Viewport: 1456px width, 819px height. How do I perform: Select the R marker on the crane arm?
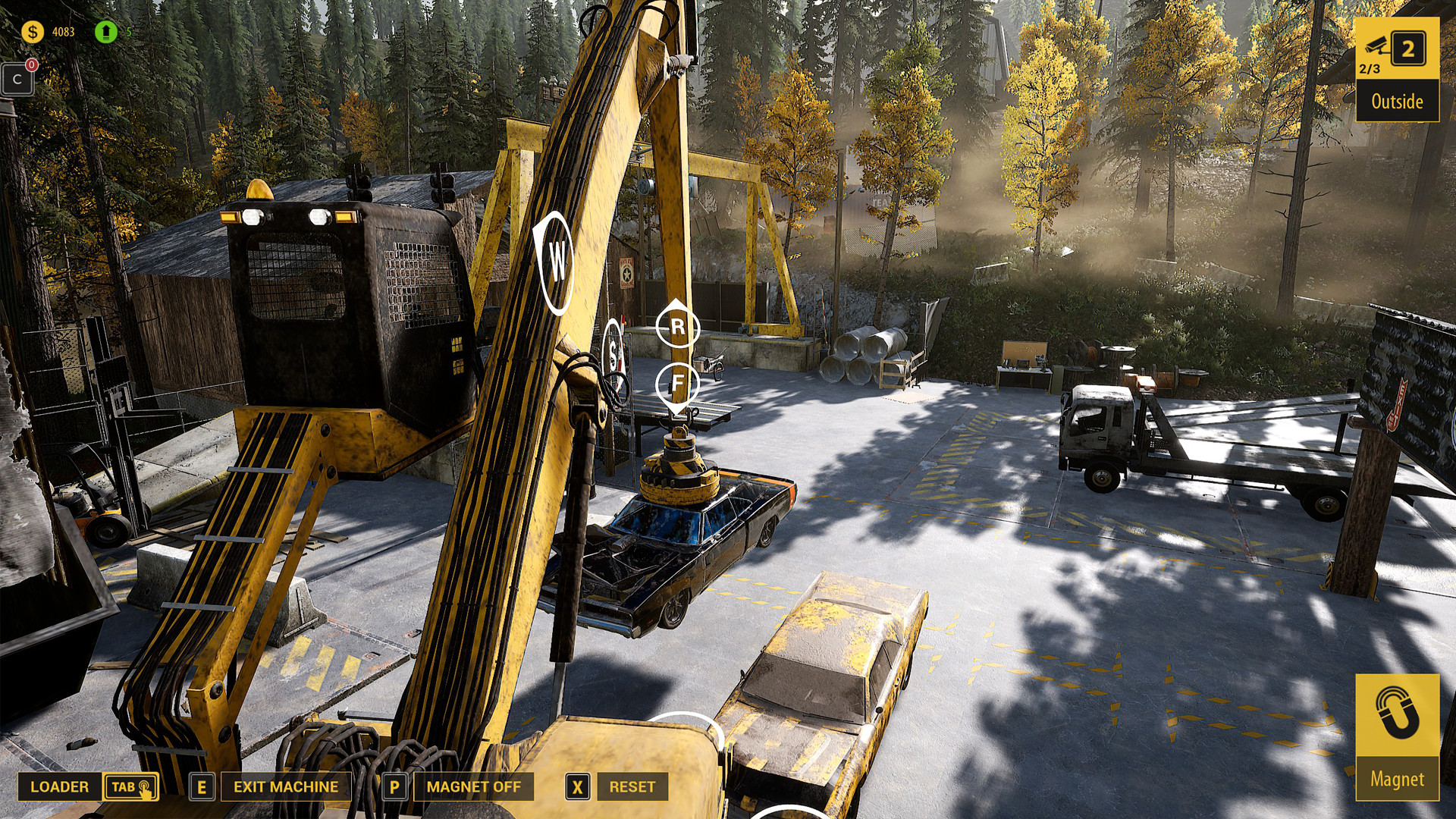[677, 326]
